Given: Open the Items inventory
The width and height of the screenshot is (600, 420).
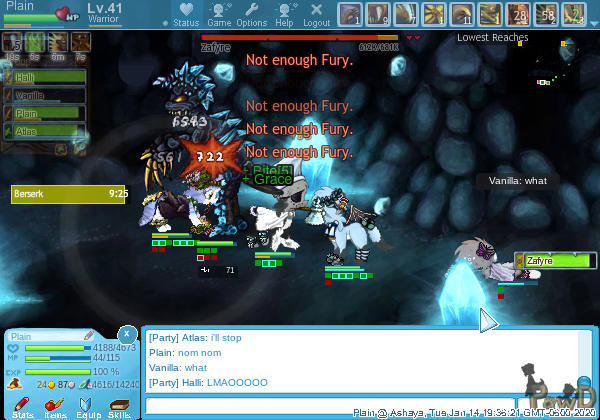Looking at the screenshot, I should [x=55, y=405].
